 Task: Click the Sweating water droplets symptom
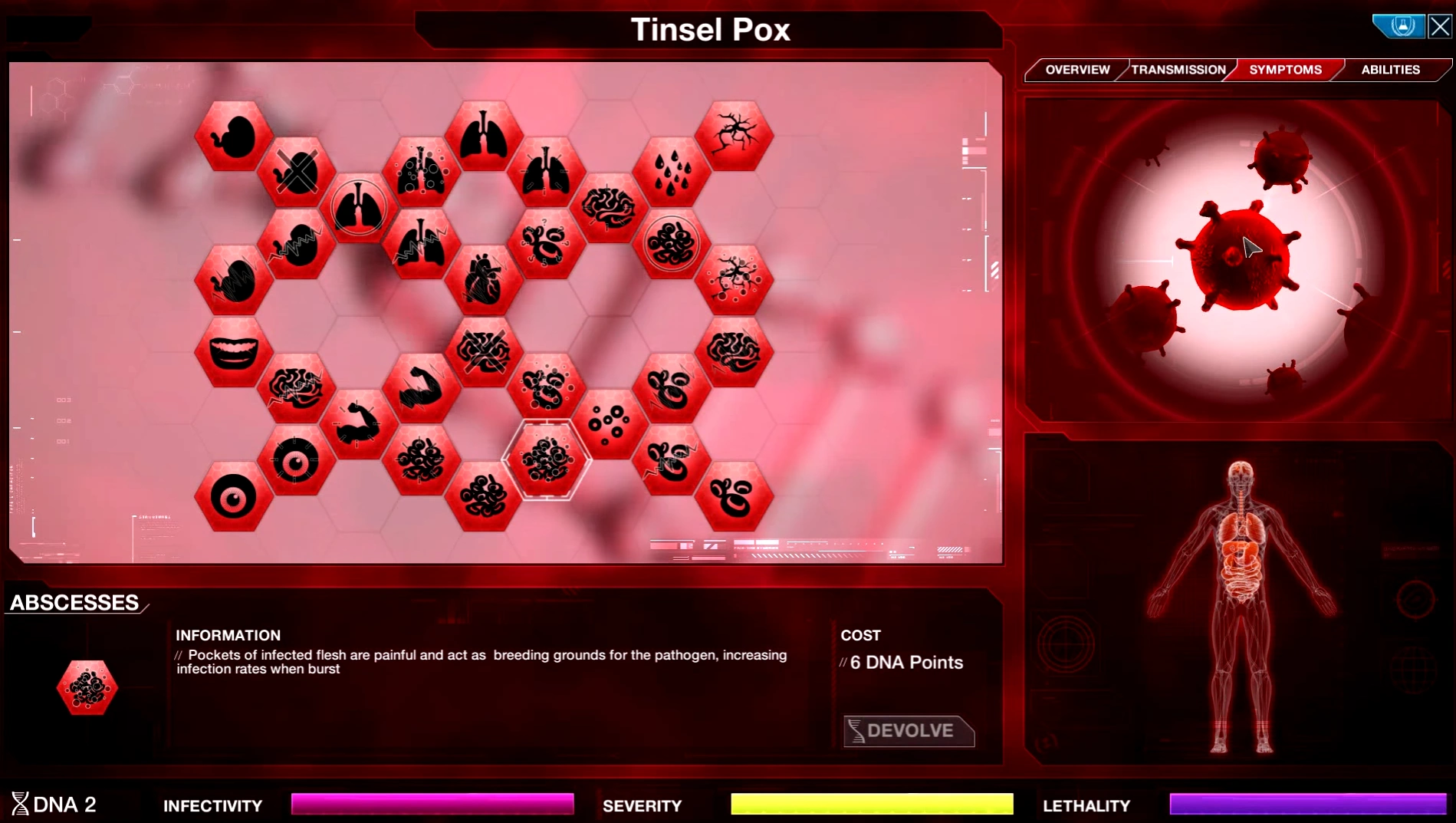(x=672, y=171)
